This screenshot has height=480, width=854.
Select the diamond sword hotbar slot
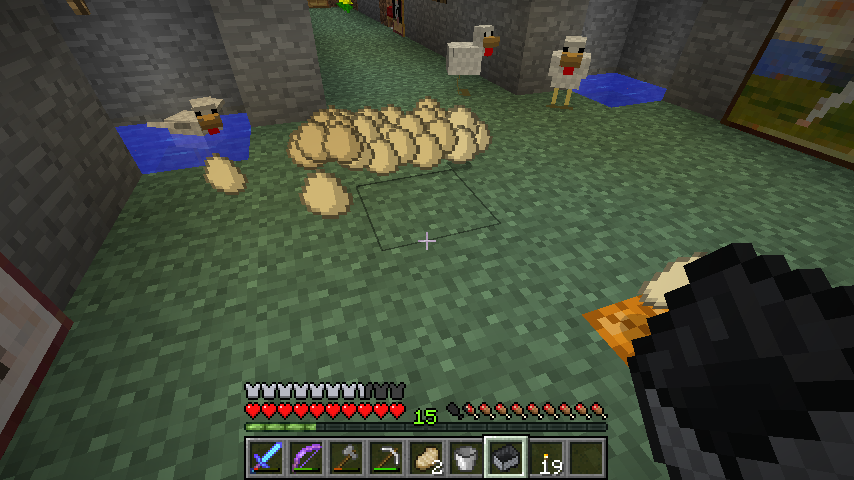point(265,458)
